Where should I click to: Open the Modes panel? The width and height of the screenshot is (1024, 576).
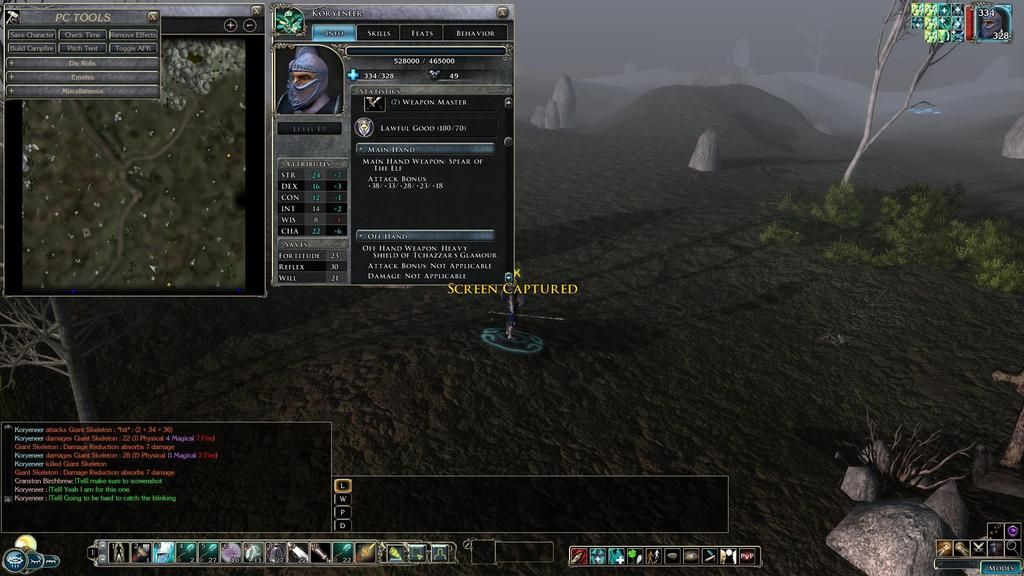pyautogui.click(x=1000, y=567)
